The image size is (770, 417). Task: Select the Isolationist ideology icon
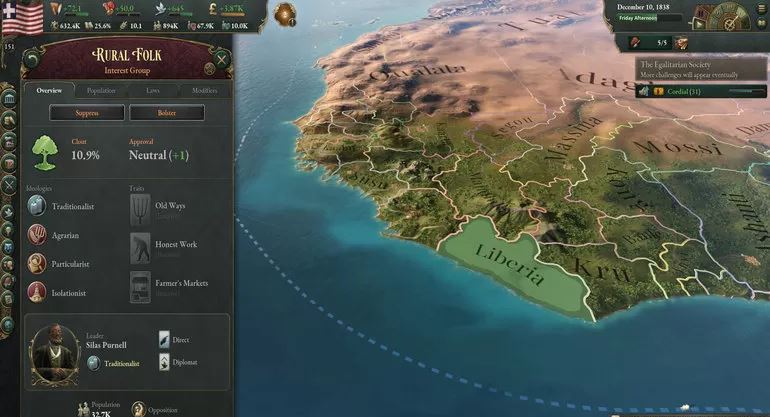pyautogui.click(x=37, y=293)
